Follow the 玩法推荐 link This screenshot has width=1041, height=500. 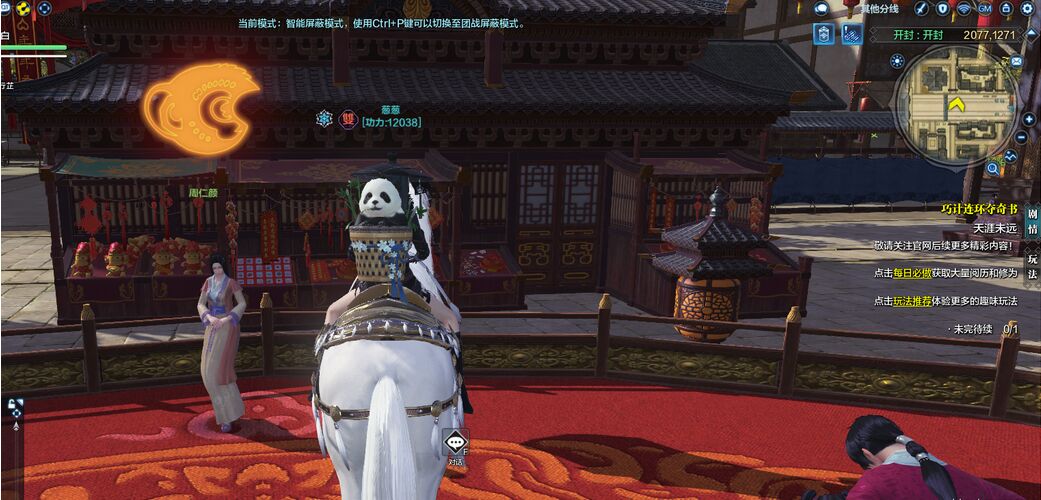click(x=912, y=301)
